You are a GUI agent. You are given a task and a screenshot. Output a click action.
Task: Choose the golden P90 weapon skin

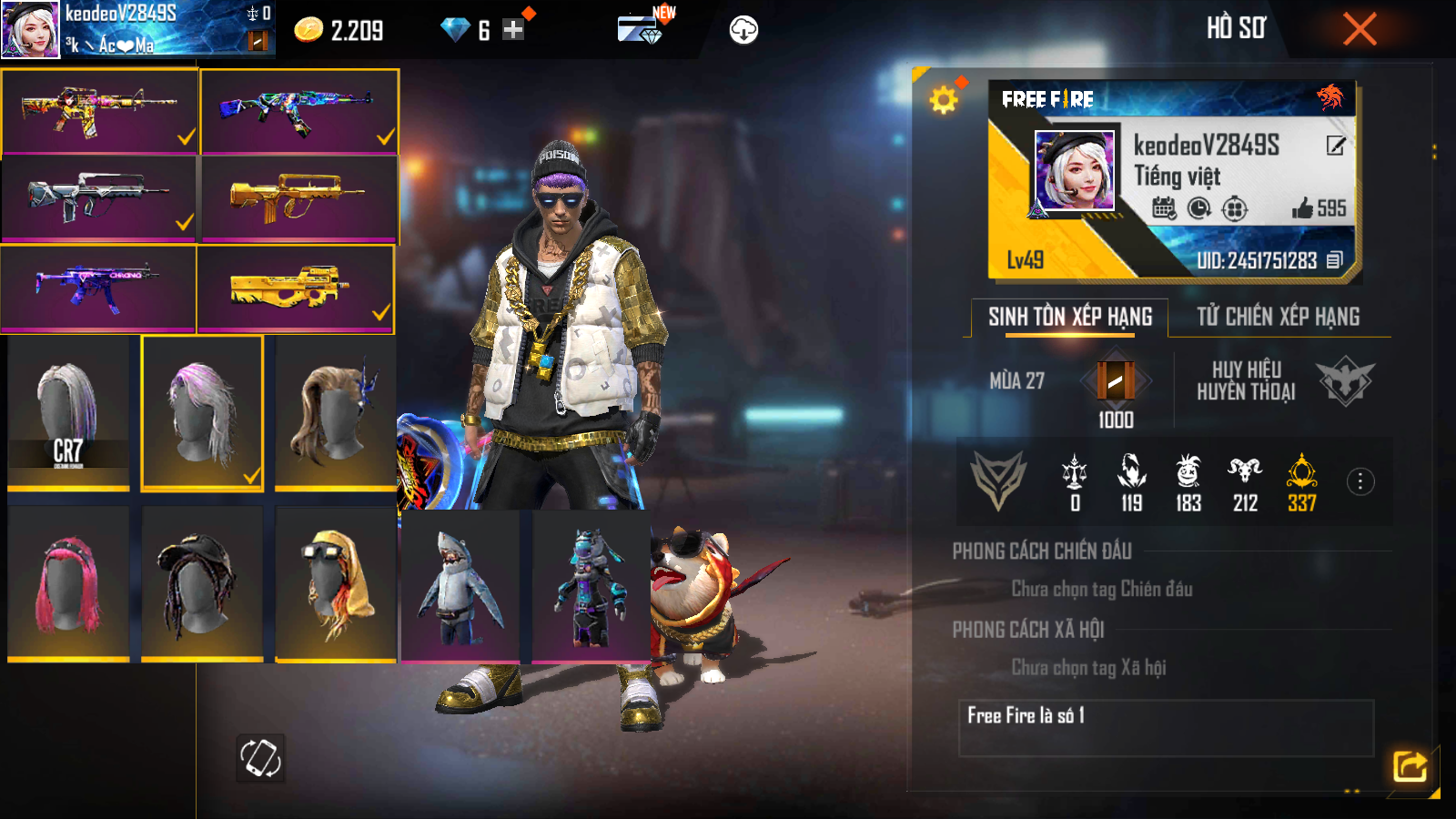pyautogui.click(x=296, y=288)
